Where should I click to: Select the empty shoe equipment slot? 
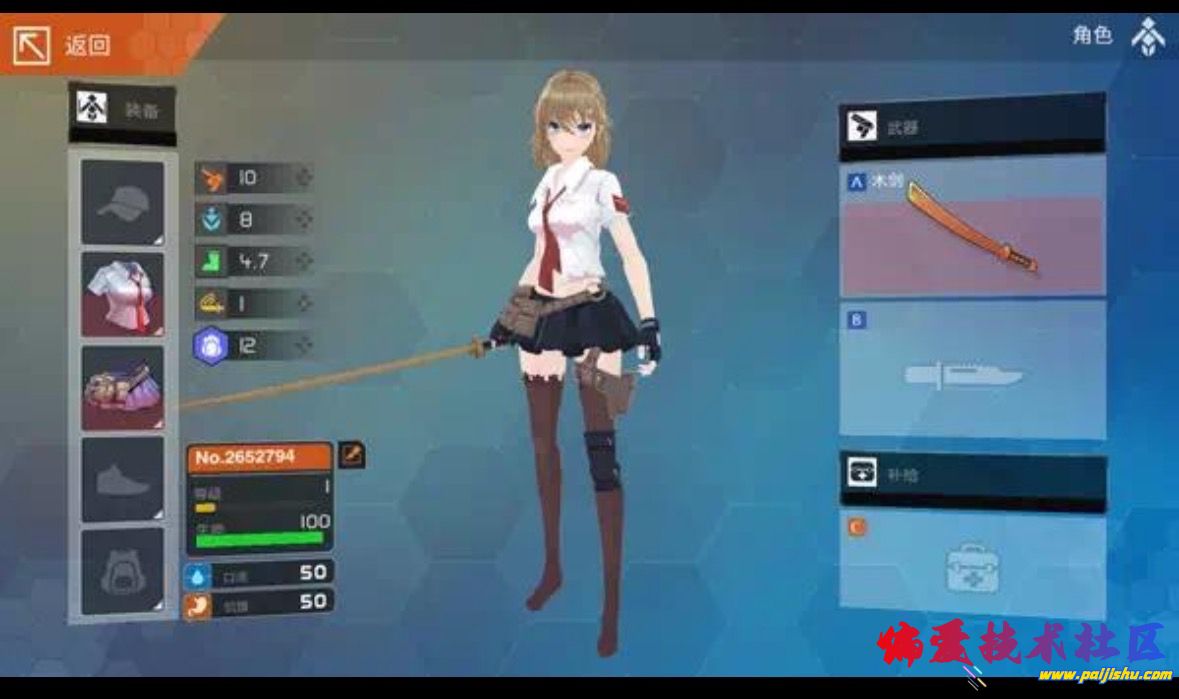[122, 479]
